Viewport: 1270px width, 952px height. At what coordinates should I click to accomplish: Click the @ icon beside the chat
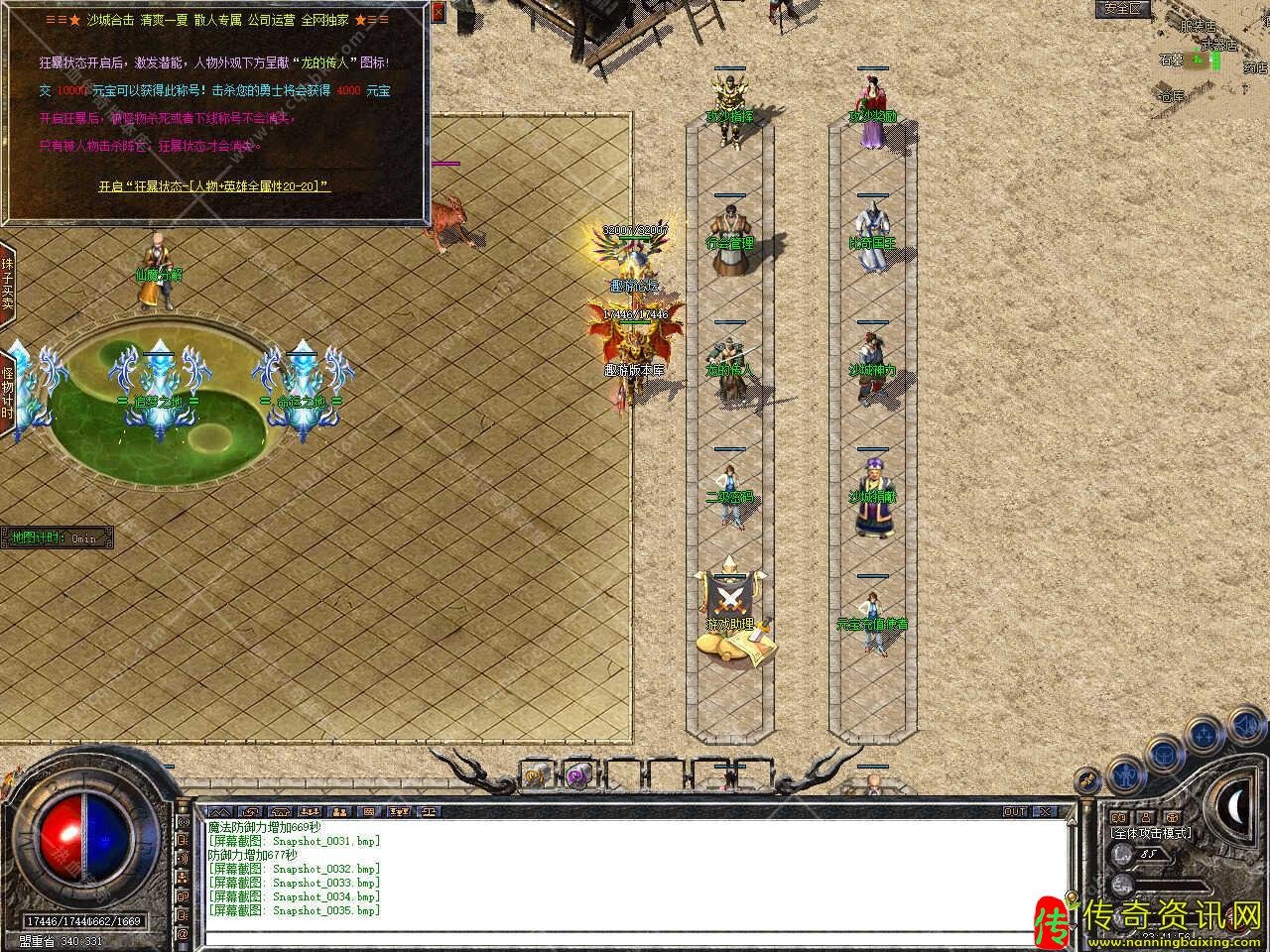click(183, 934)
